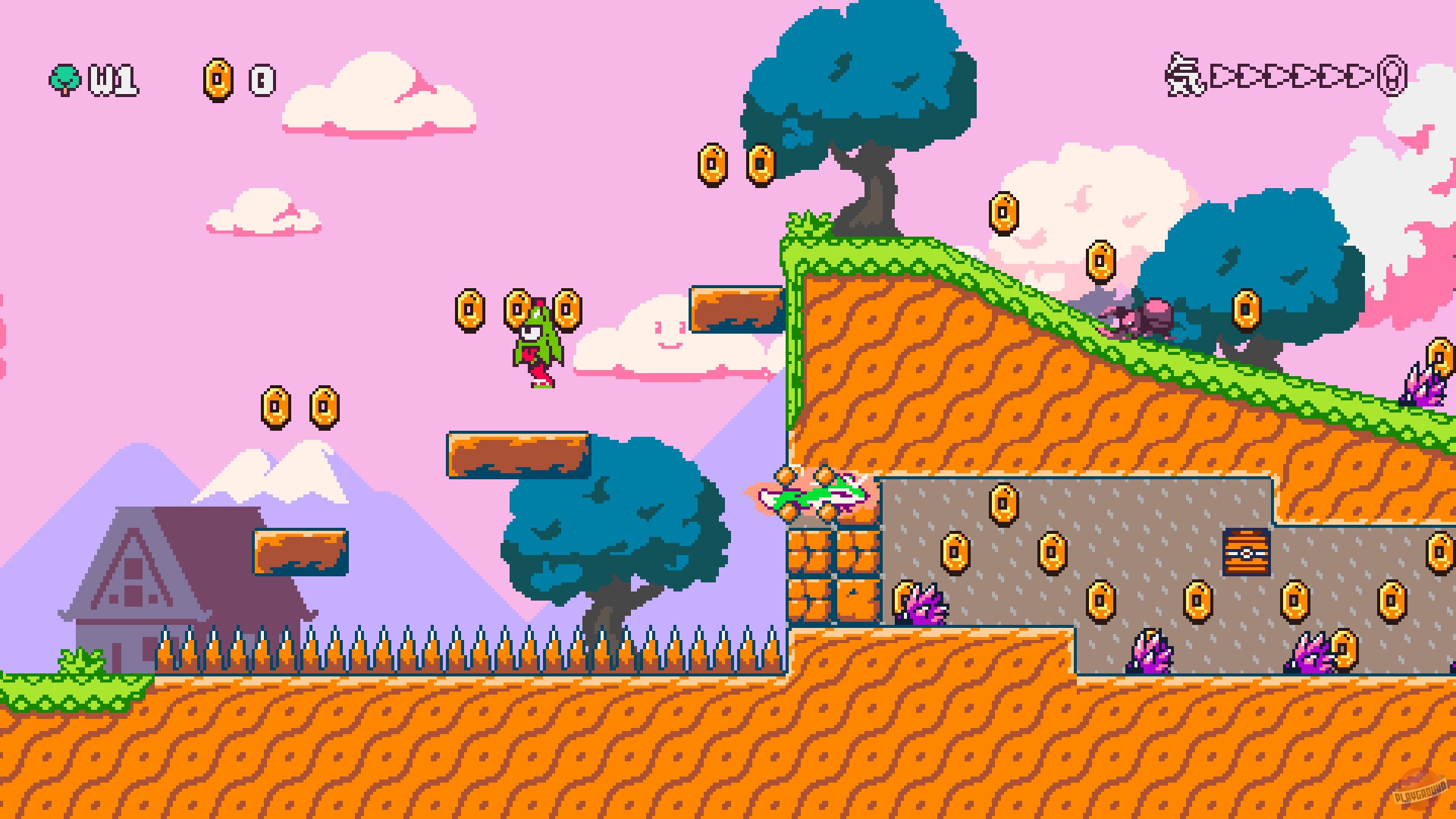
Task: Click the stacked brick blocks under the glider
Action: (833, 578)
